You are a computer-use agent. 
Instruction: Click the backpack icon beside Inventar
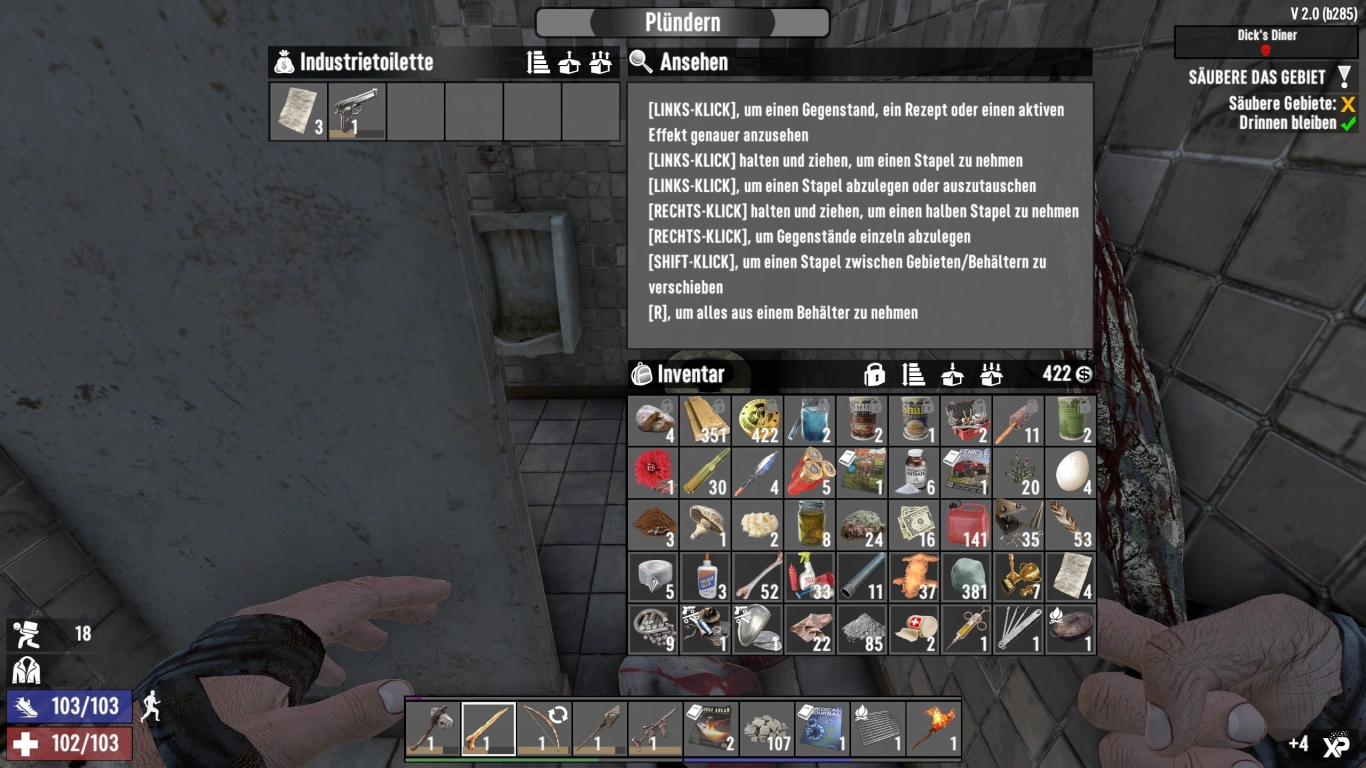point(645,374)
